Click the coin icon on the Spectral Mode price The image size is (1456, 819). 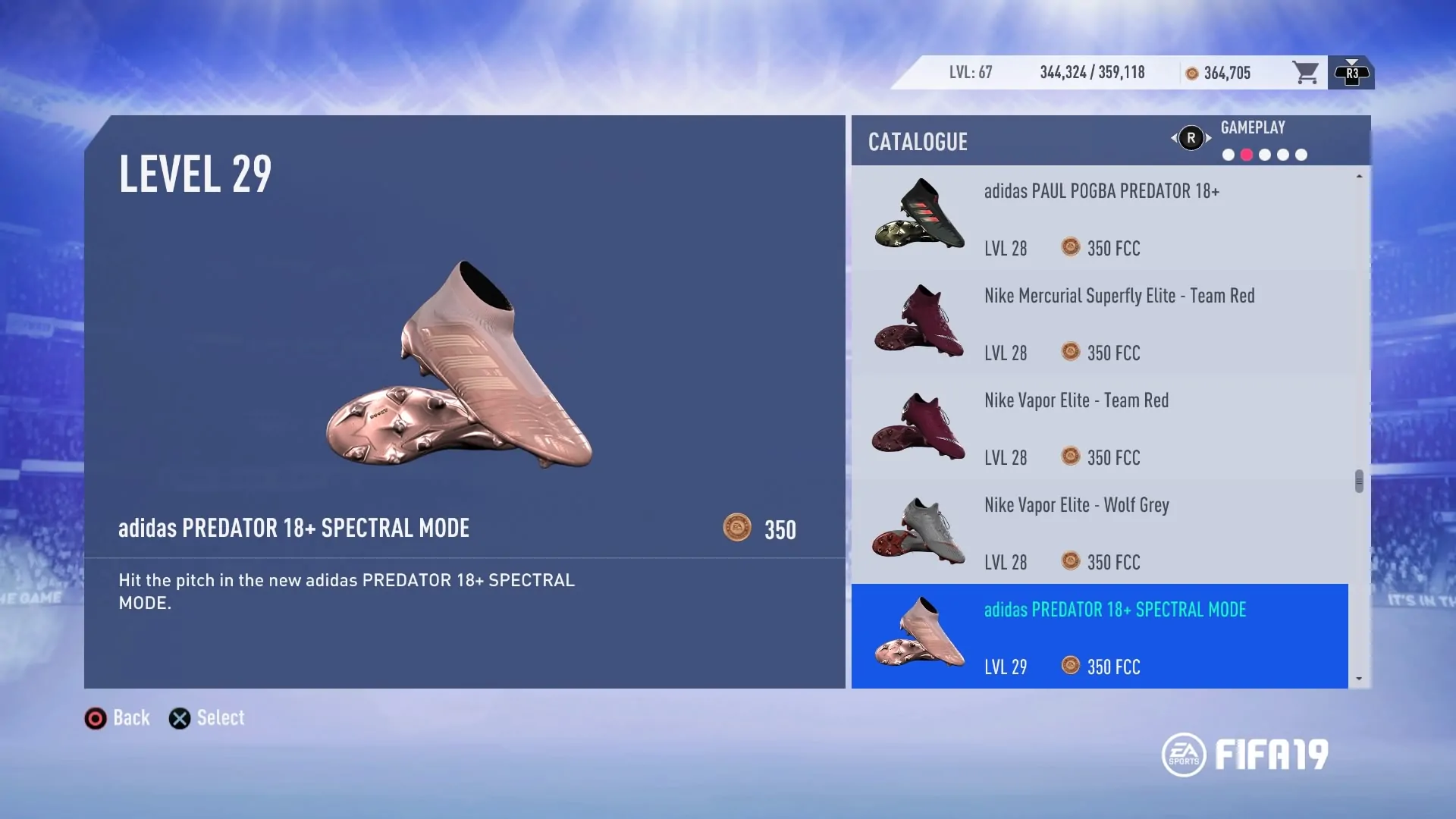point(1071,667)
